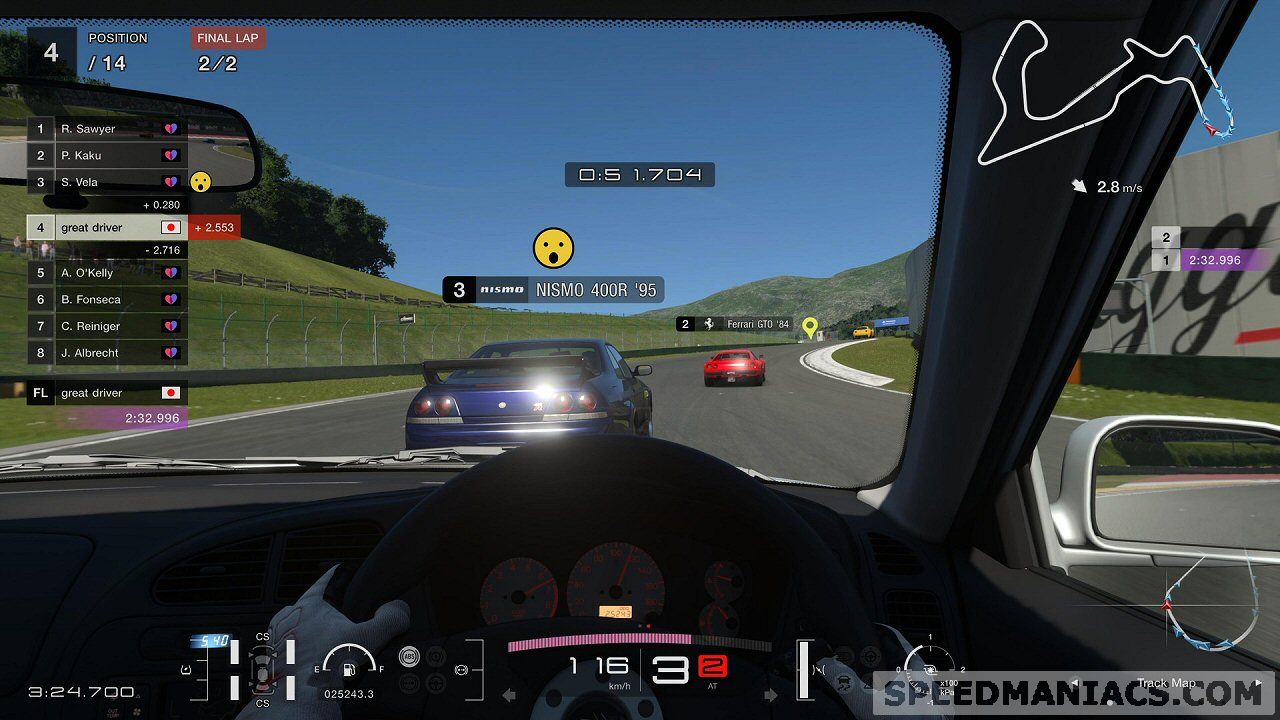The height and width of the screenshot is (720, 1280).
Task: Cycle MFD right from Track Map
Action: 1257,684
